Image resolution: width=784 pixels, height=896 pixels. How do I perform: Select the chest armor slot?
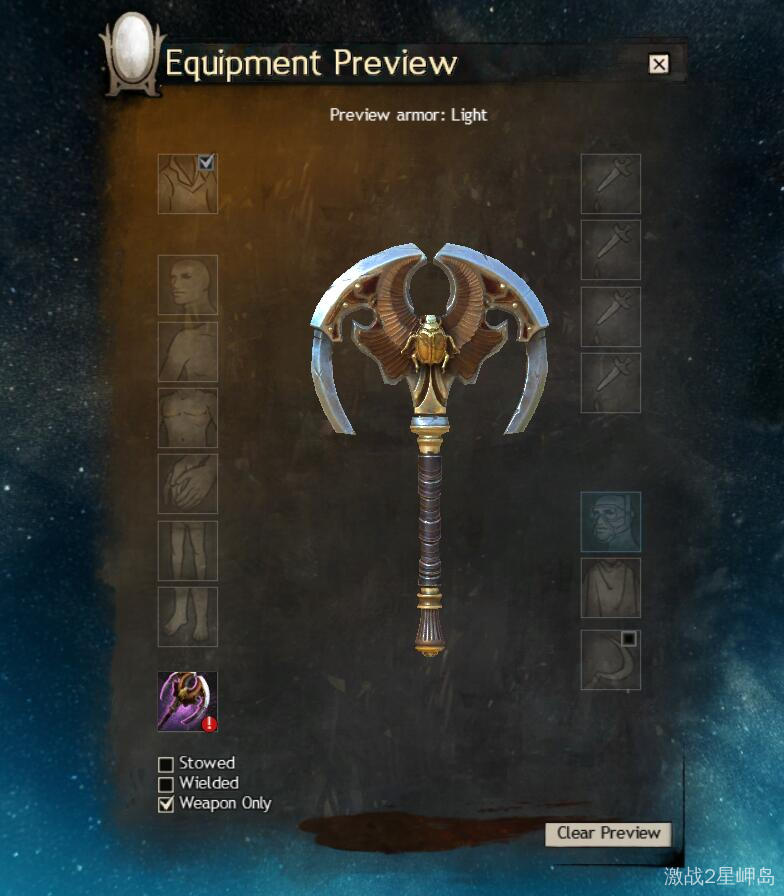coord(187,418)
